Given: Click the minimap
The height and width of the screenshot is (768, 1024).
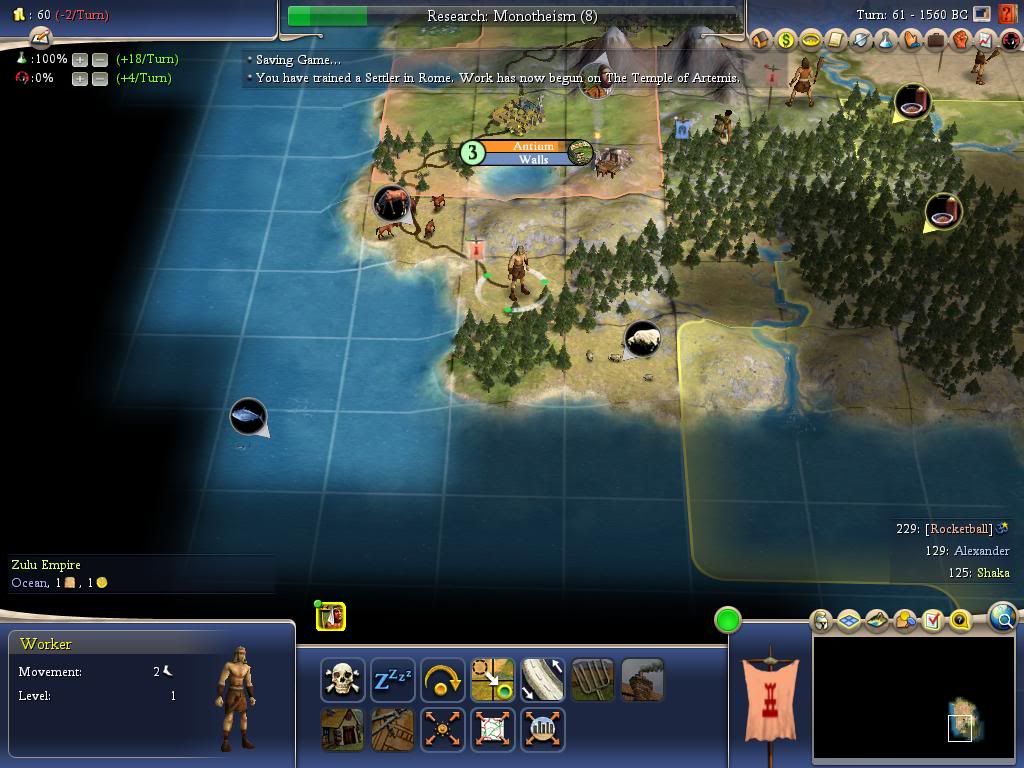Looking at the screenshot, I should (x=913, y=698).
